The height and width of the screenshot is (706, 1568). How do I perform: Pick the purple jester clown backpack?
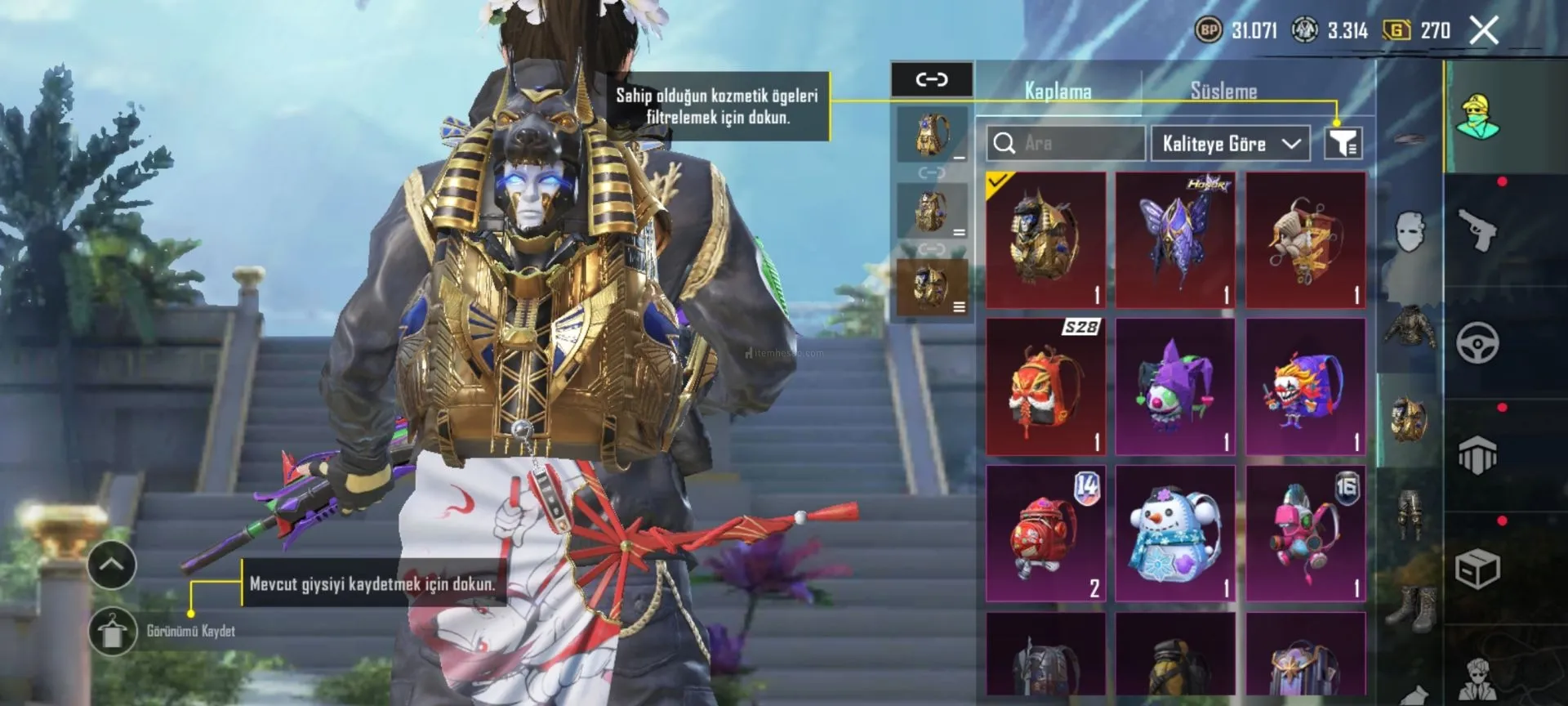1175,387
